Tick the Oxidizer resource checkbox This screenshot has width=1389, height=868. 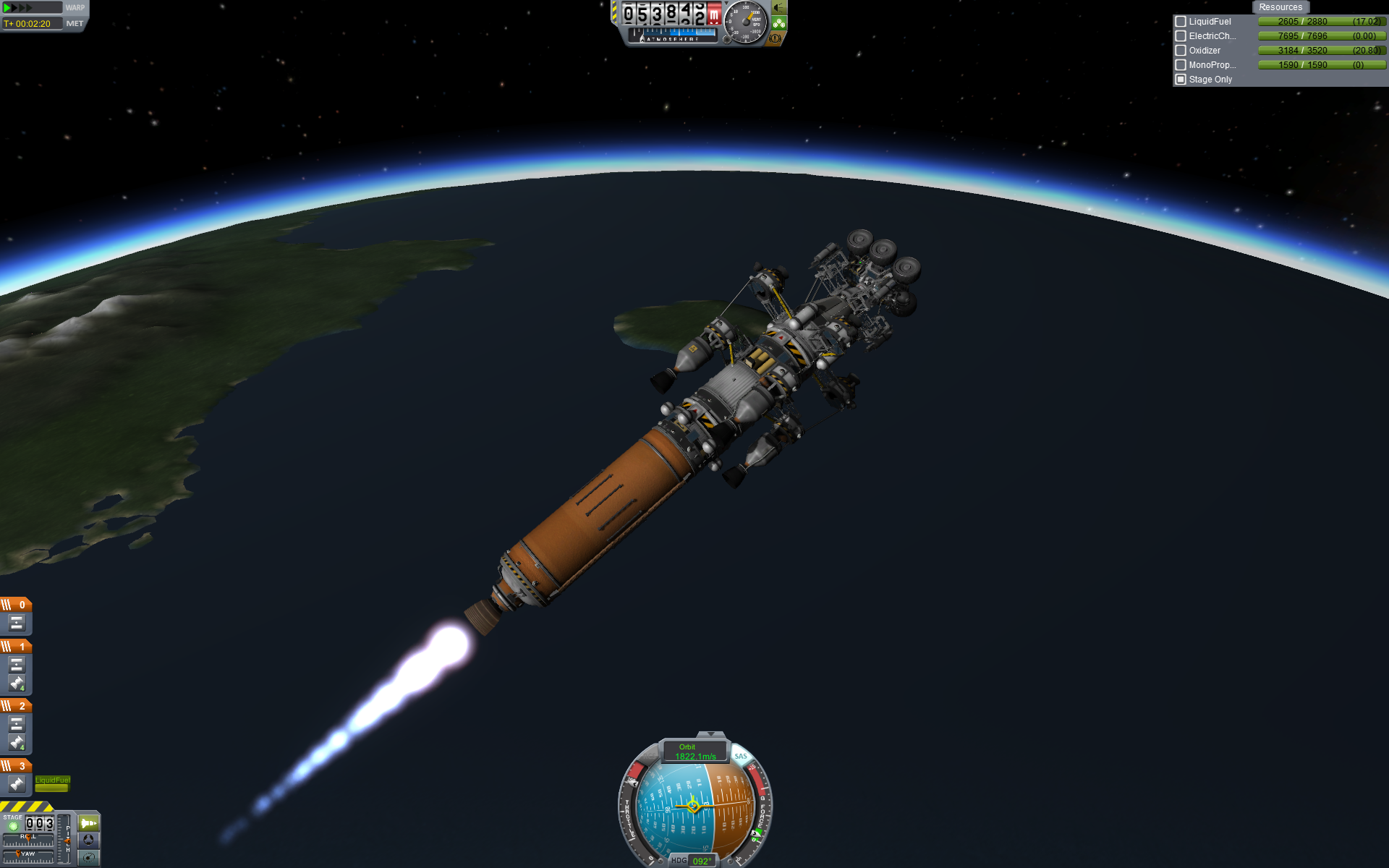(x=1181, y=51)
